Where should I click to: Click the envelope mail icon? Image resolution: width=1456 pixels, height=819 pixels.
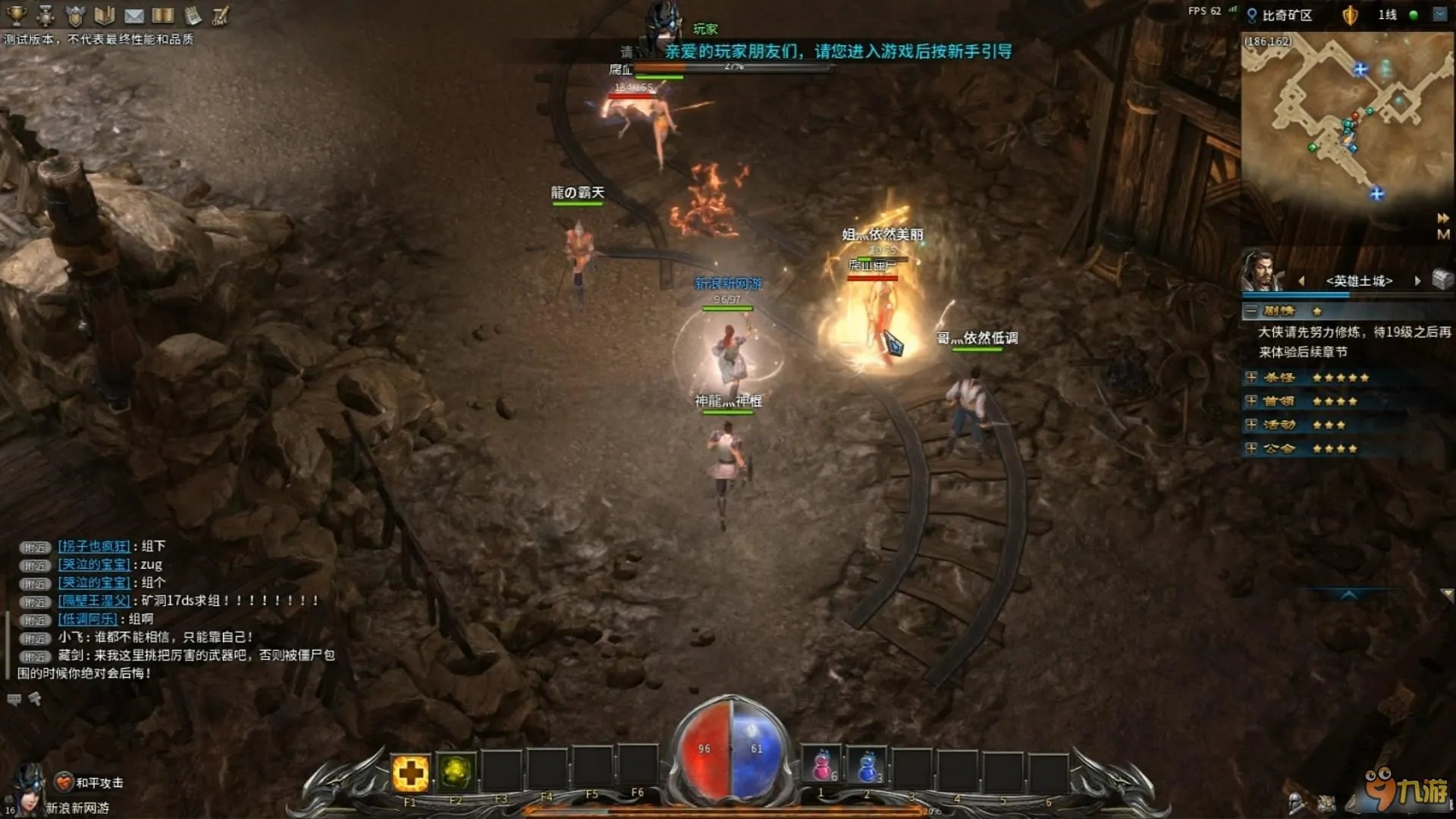[134, 15]
